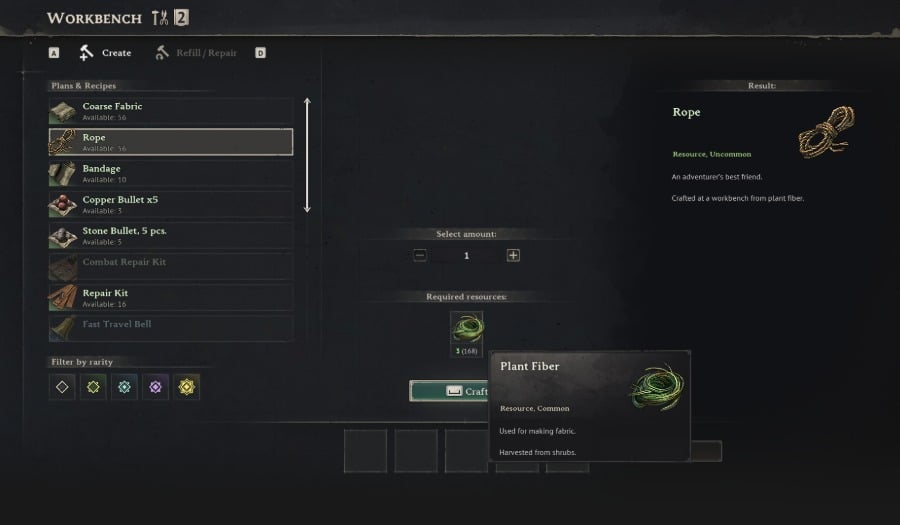Viewport: 900px width, 525px height.
Task: Increase the crafting amount with plus
Action: coord(513,256)
